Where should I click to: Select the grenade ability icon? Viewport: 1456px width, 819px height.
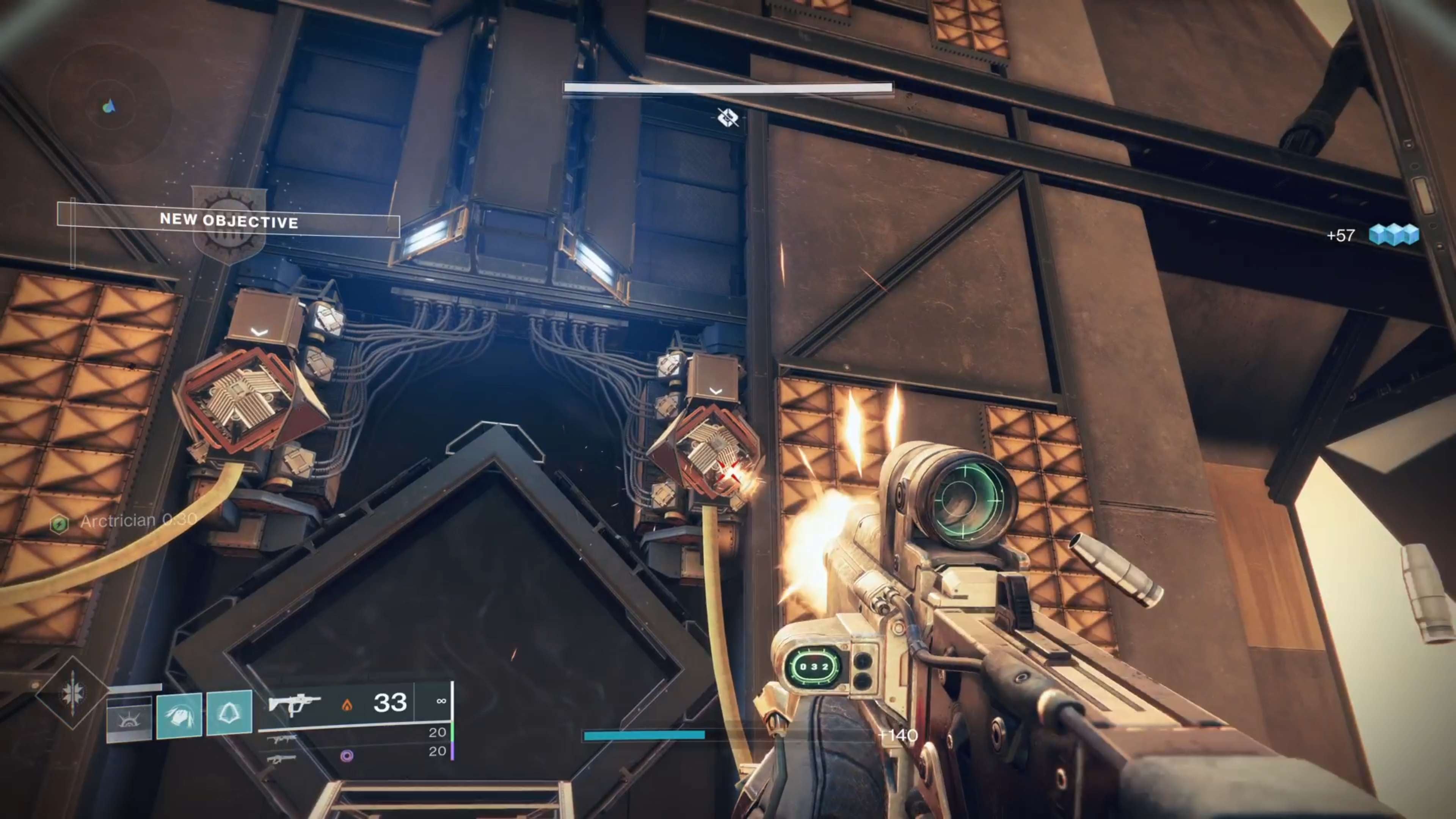(129, 719)
